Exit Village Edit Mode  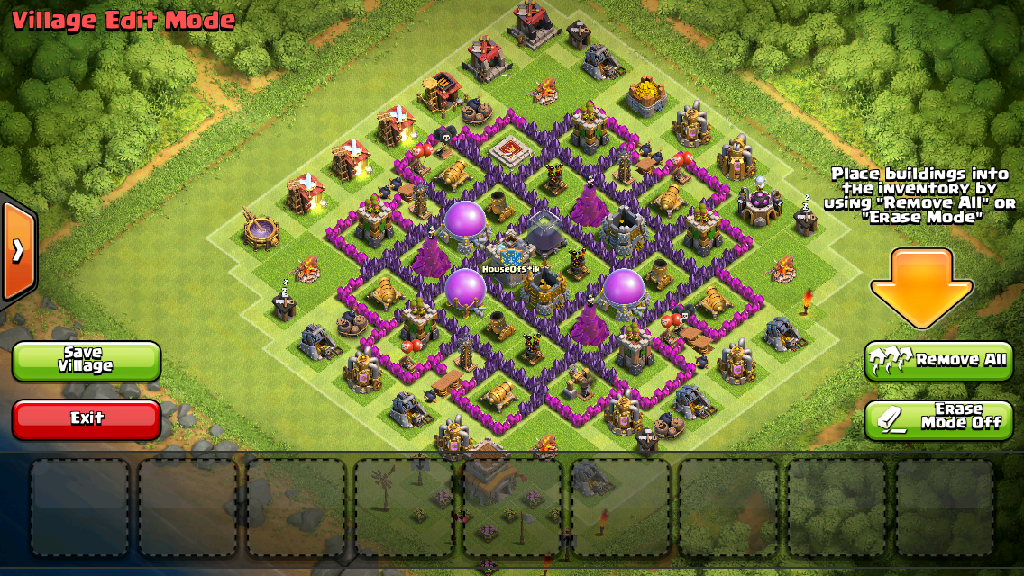coord(86,419)
